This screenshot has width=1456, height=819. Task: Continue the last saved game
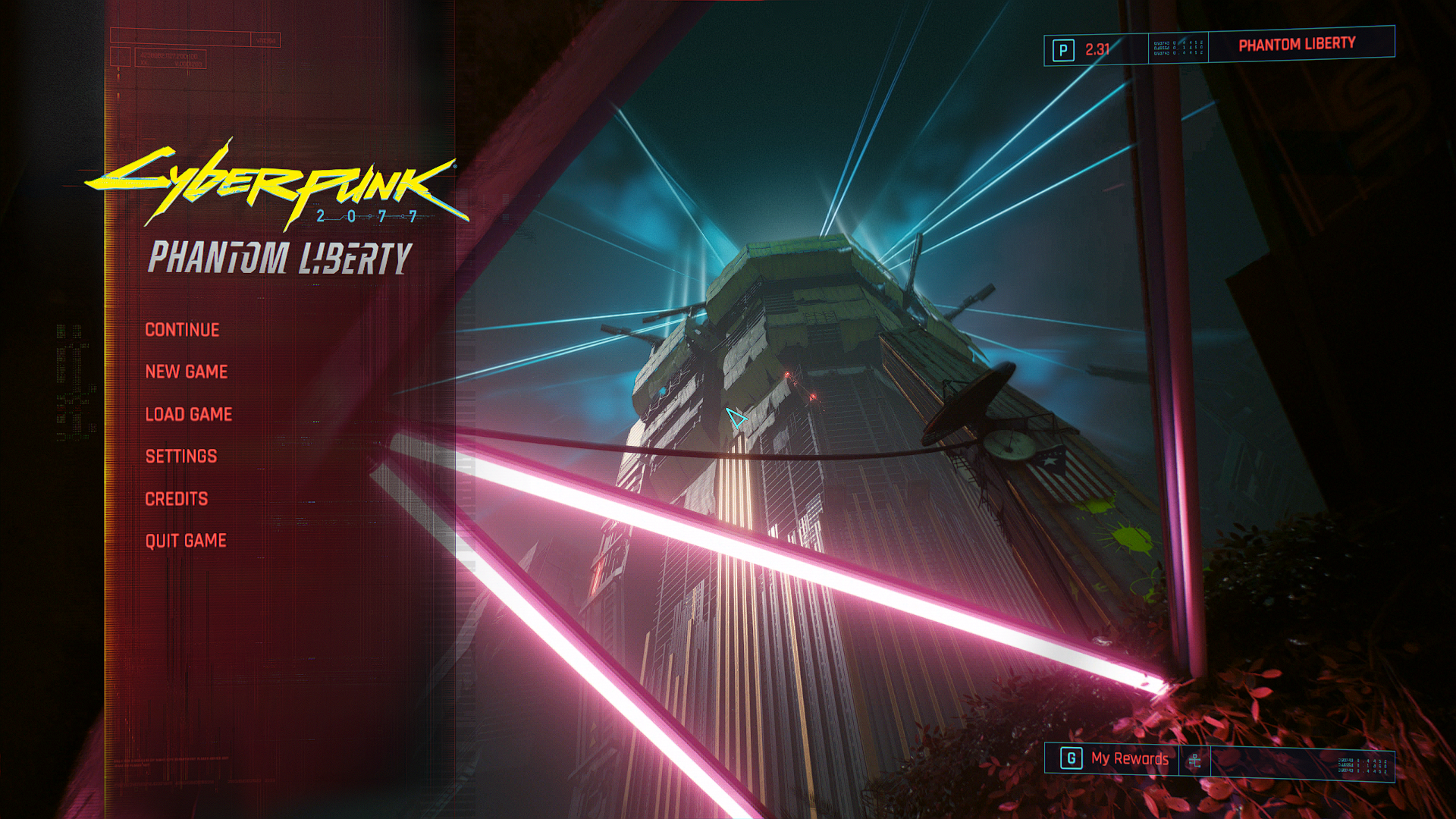[182, 330]
